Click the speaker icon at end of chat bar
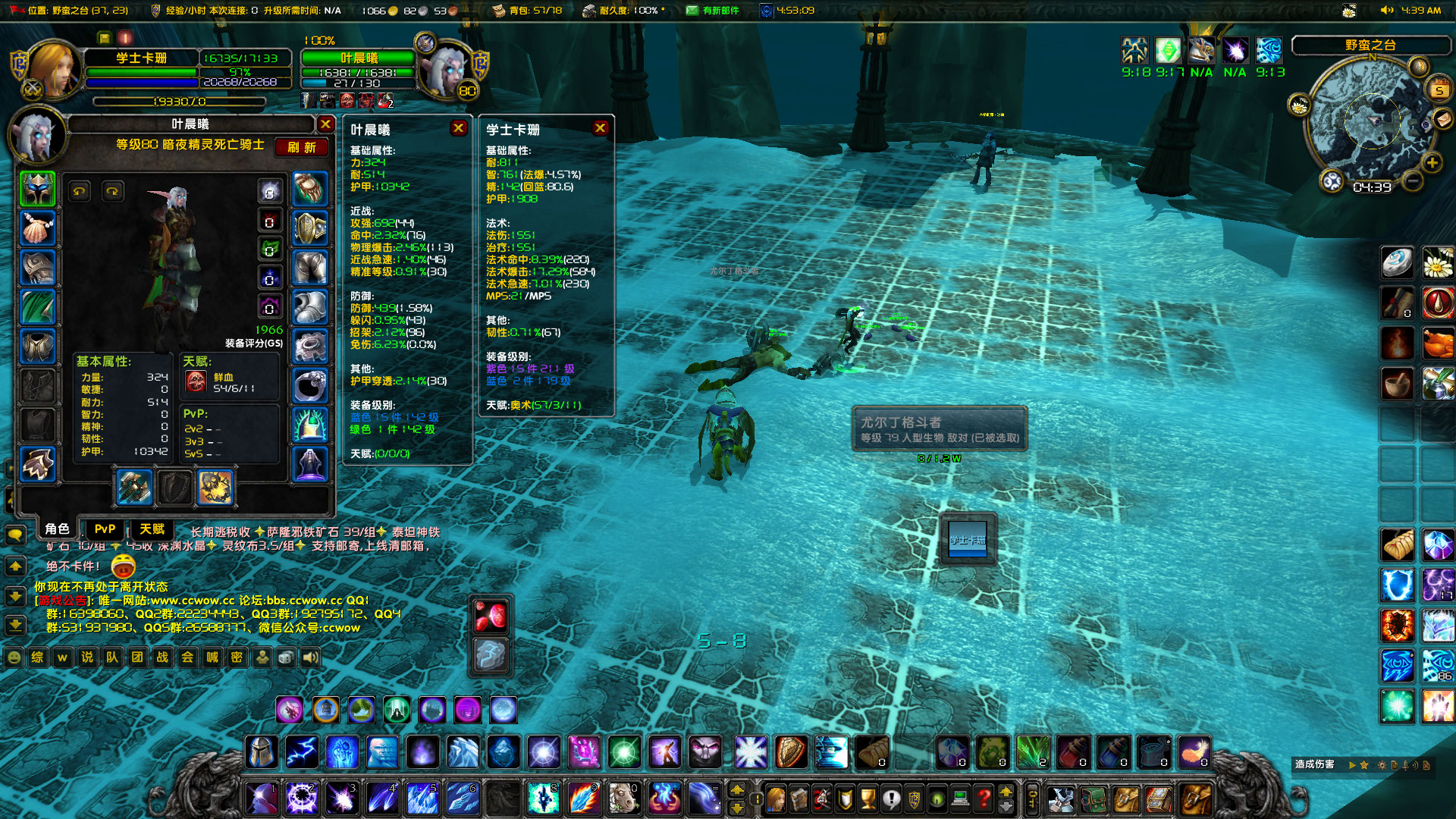The width and height of the screenshot is (1456, 819). tap(311, 657)
